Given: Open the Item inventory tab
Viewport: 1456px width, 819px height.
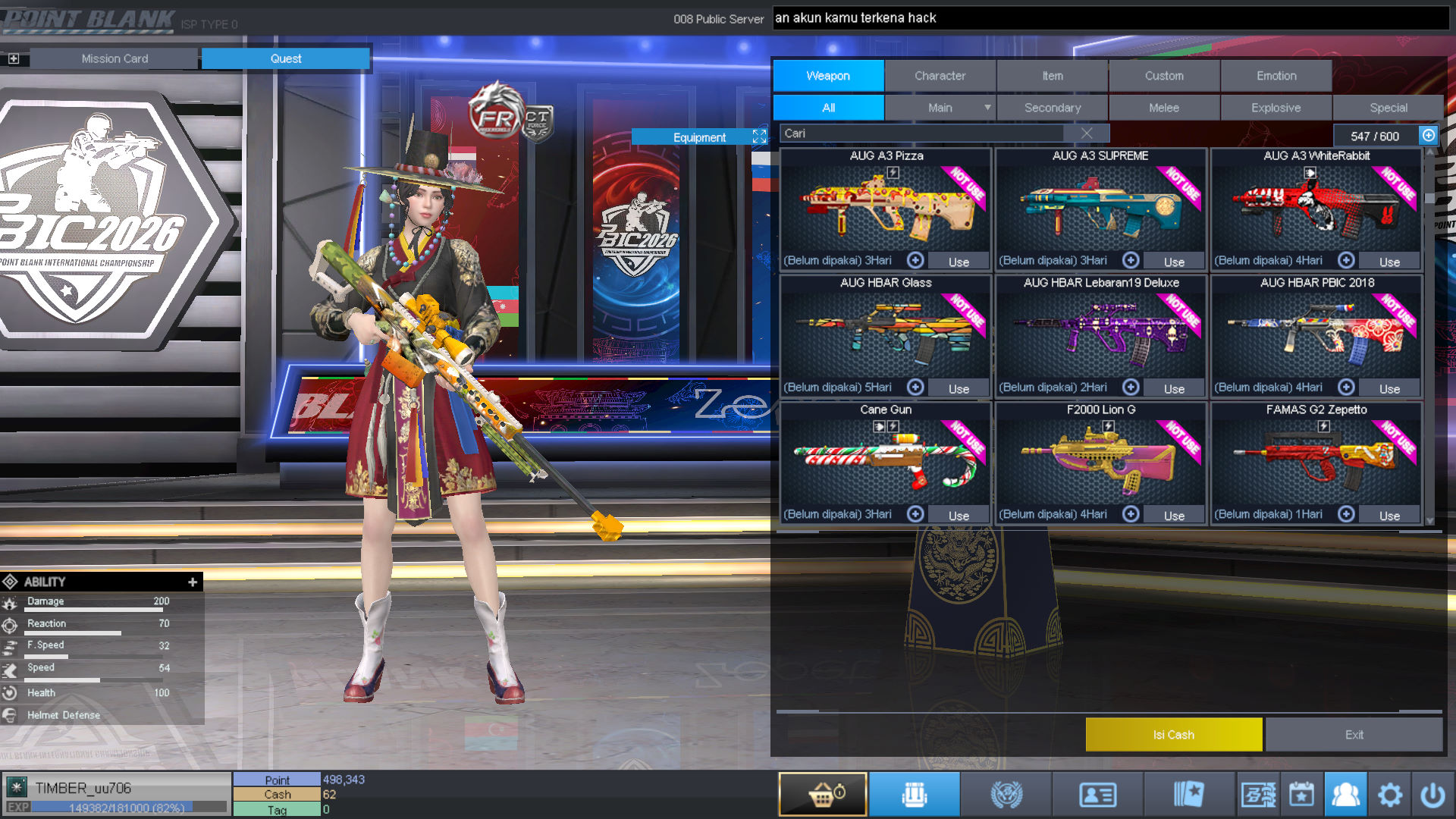Looking at the screenshot, I should pyautogui.click(x=1052, y=76).
